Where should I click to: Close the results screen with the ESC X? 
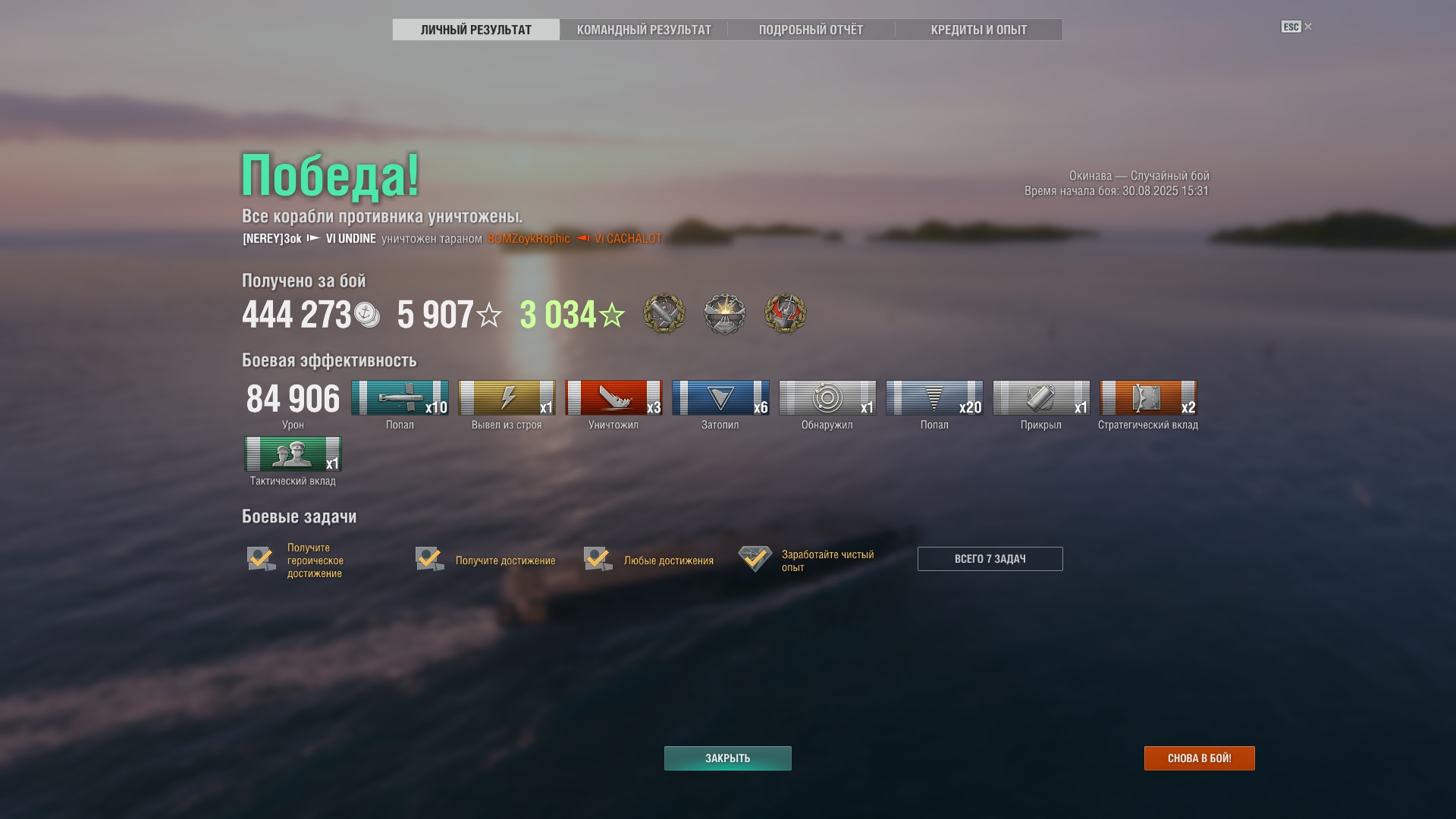click(1307, 27)
